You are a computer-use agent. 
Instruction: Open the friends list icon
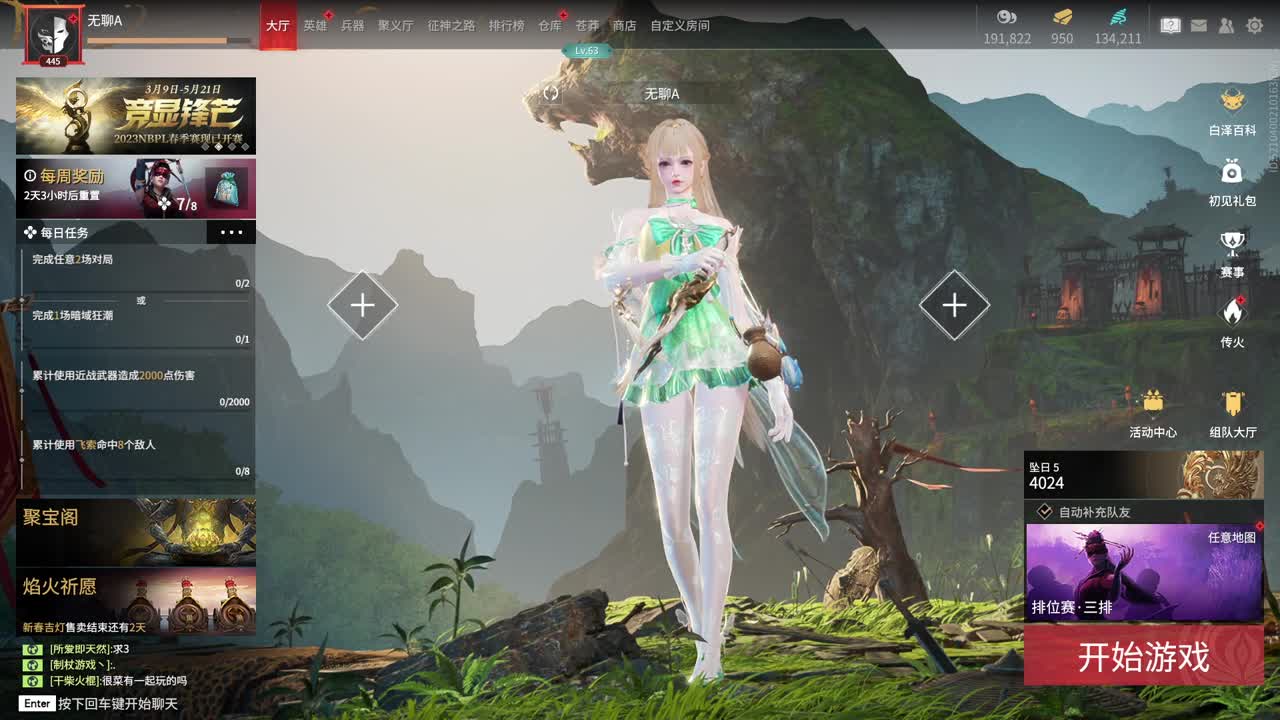1226,25
